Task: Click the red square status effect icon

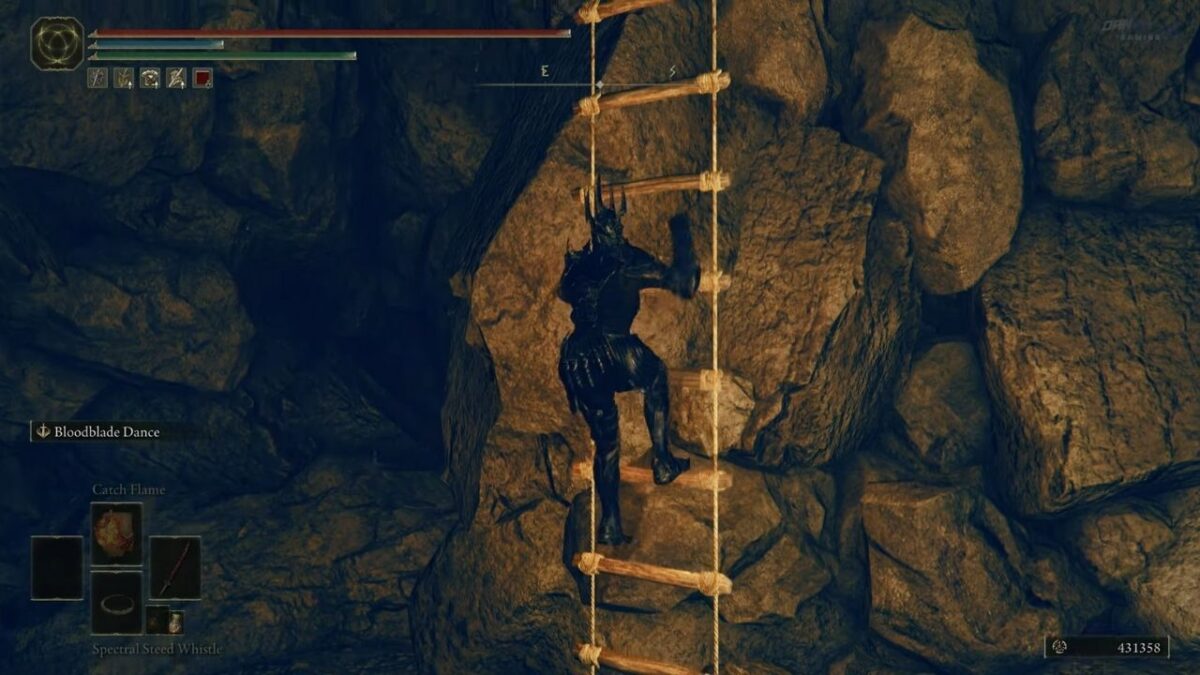Action: [x=202, y=78]
